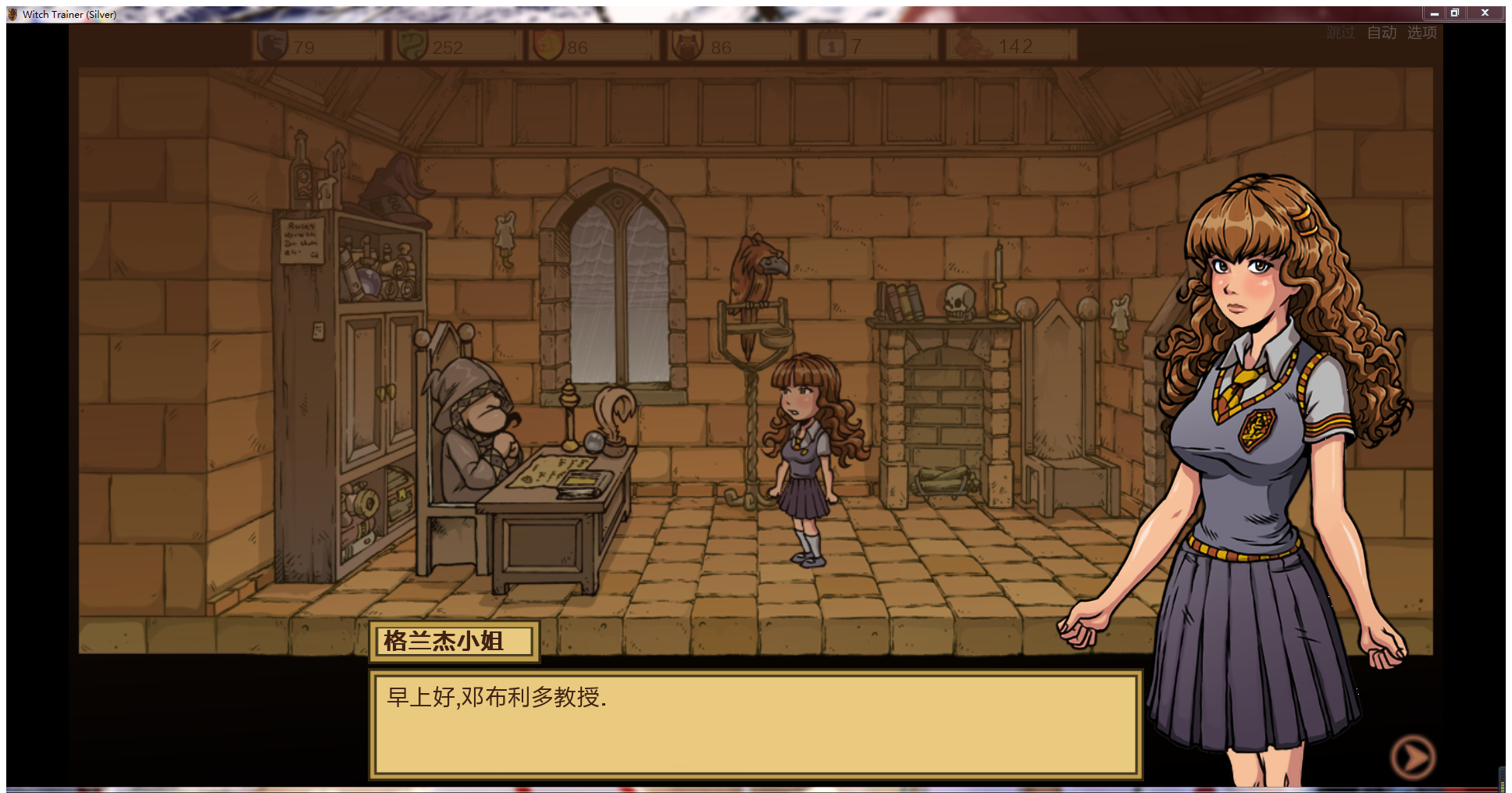Viewport: 1512px width, 793px height.
Task: Open the 选项 options menu
Action: (1422, 33)
